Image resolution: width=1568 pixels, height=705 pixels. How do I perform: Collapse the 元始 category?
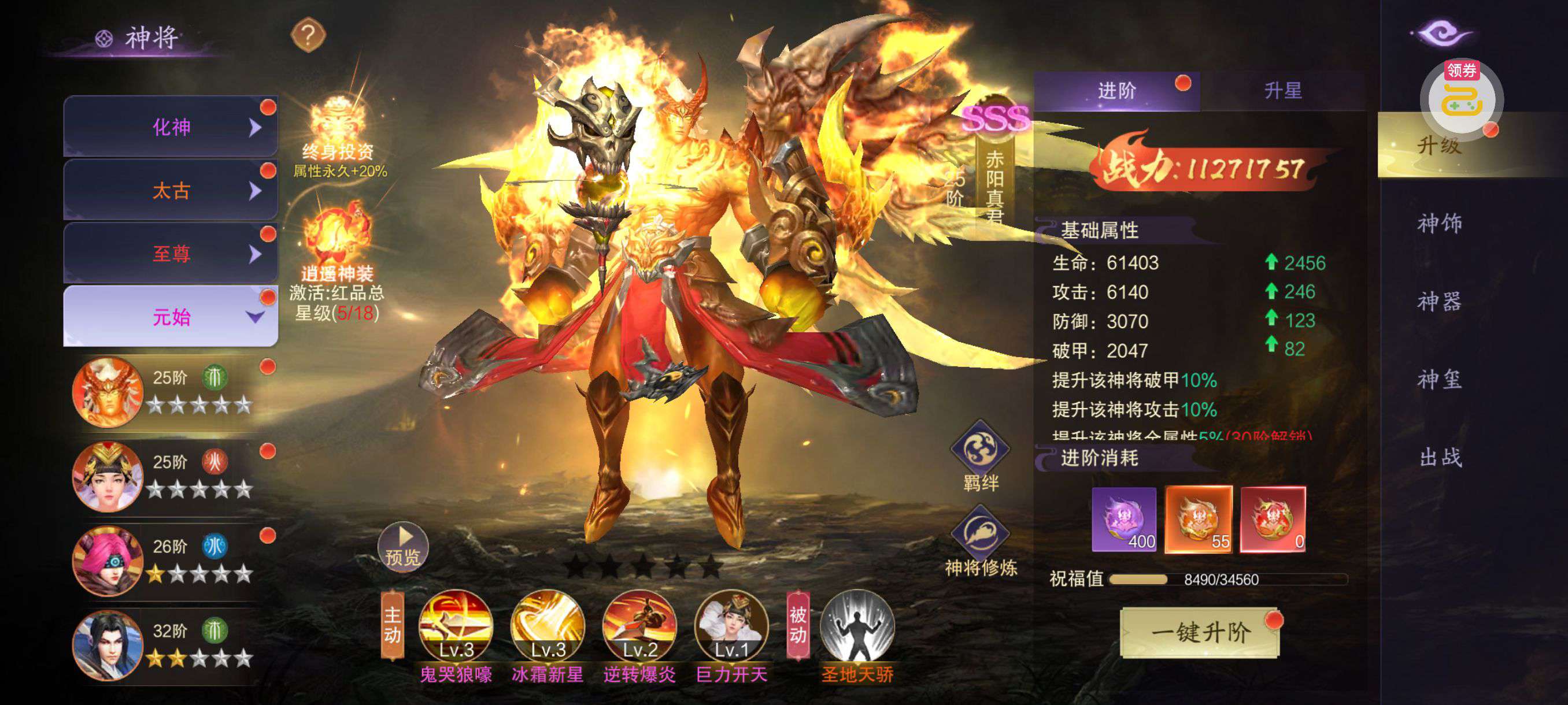click(171, 317)
